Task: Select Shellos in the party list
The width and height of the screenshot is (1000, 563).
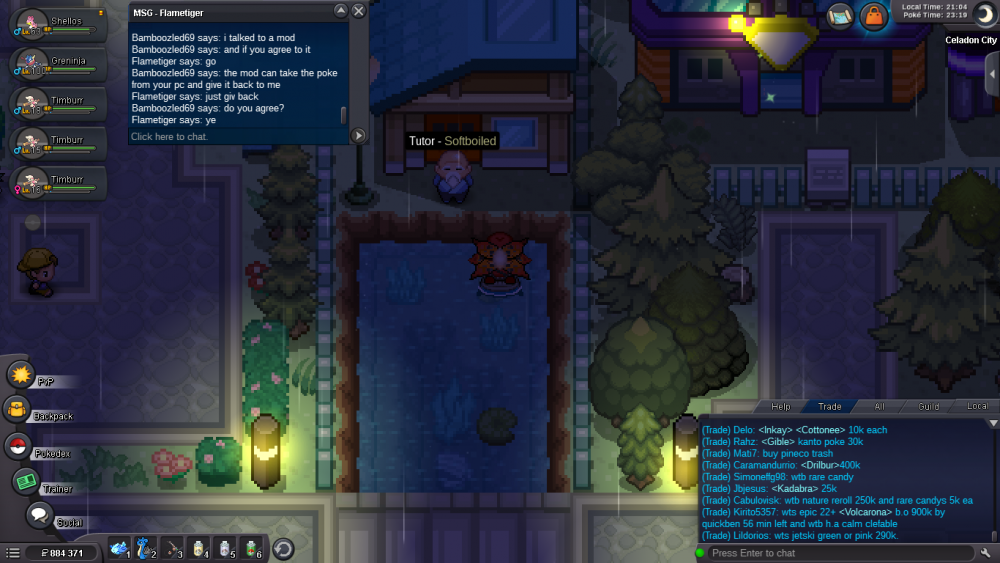Action: 56,25
